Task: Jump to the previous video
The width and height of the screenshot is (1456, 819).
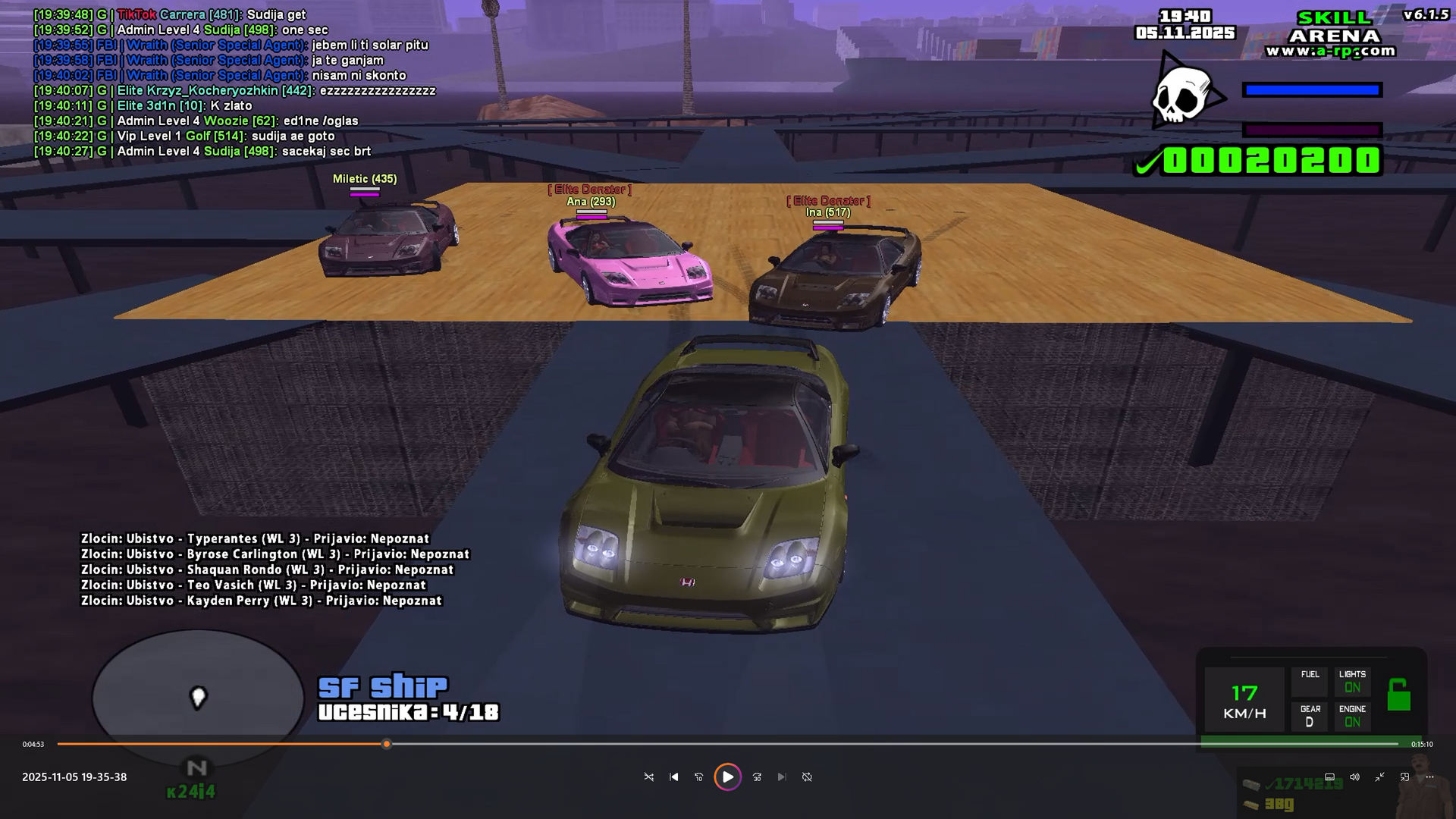Action: [x=673, y=777]
